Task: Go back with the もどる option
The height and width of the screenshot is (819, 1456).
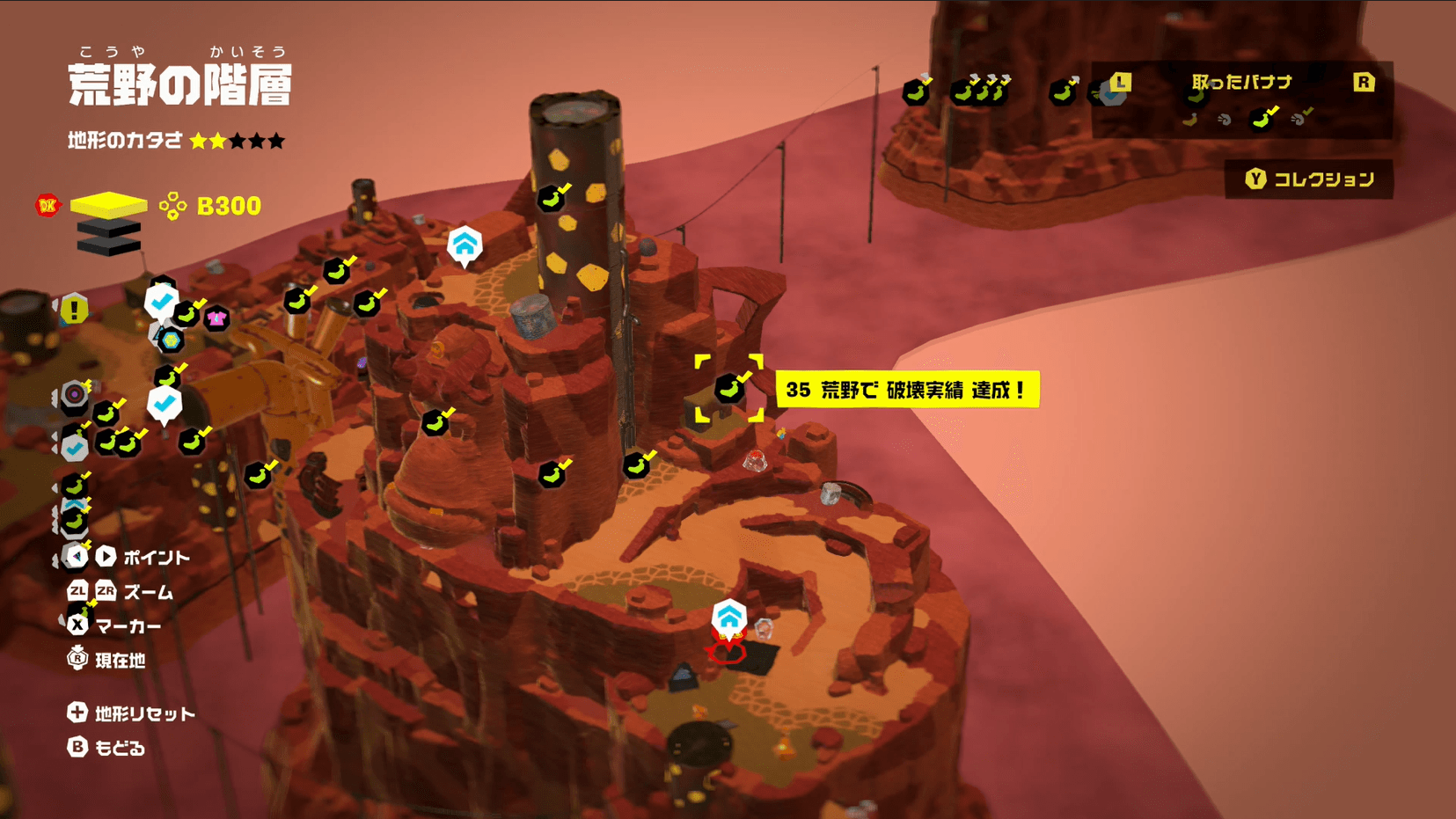Action: (x=107, y=748)
